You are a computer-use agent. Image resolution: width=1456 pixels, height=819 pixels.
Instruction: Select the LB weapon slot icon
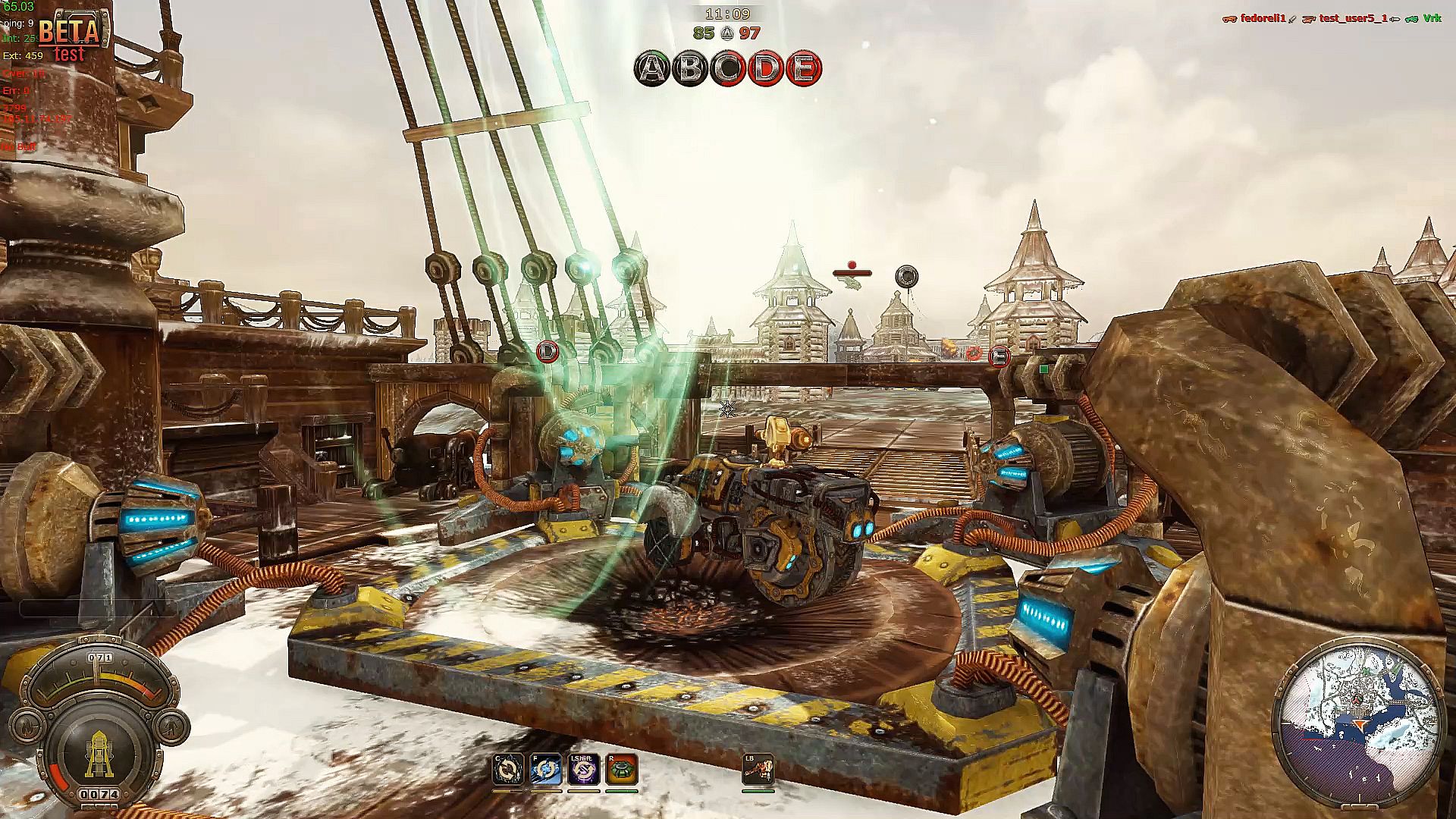[x=758, y=770]
